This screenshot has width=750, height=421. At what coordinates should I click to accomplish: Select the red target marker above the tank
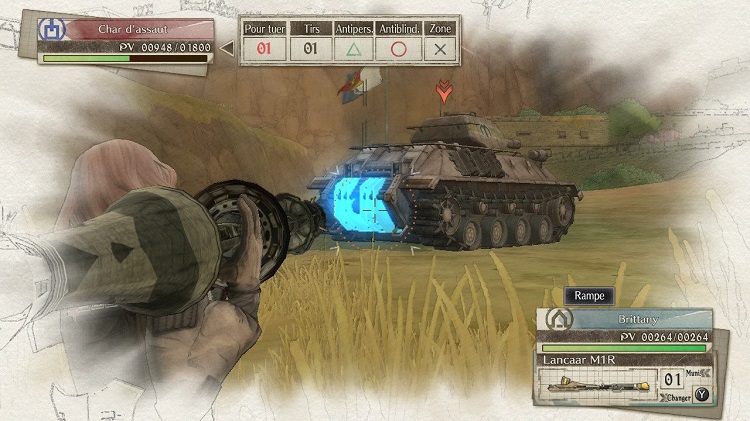442,93
